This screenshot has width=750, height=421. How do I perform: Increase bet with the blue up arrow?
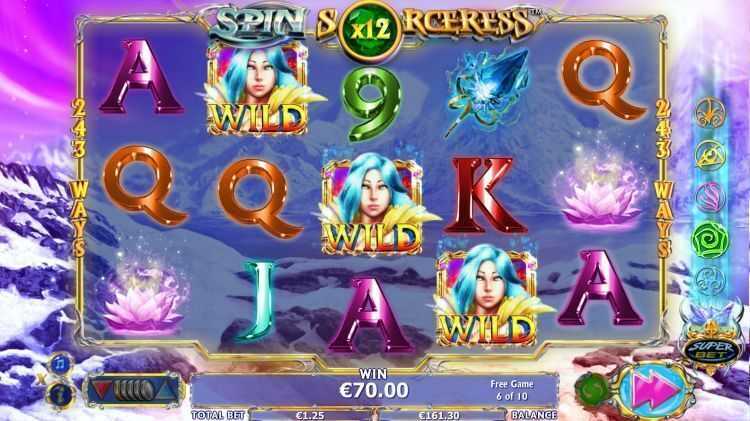168,388
